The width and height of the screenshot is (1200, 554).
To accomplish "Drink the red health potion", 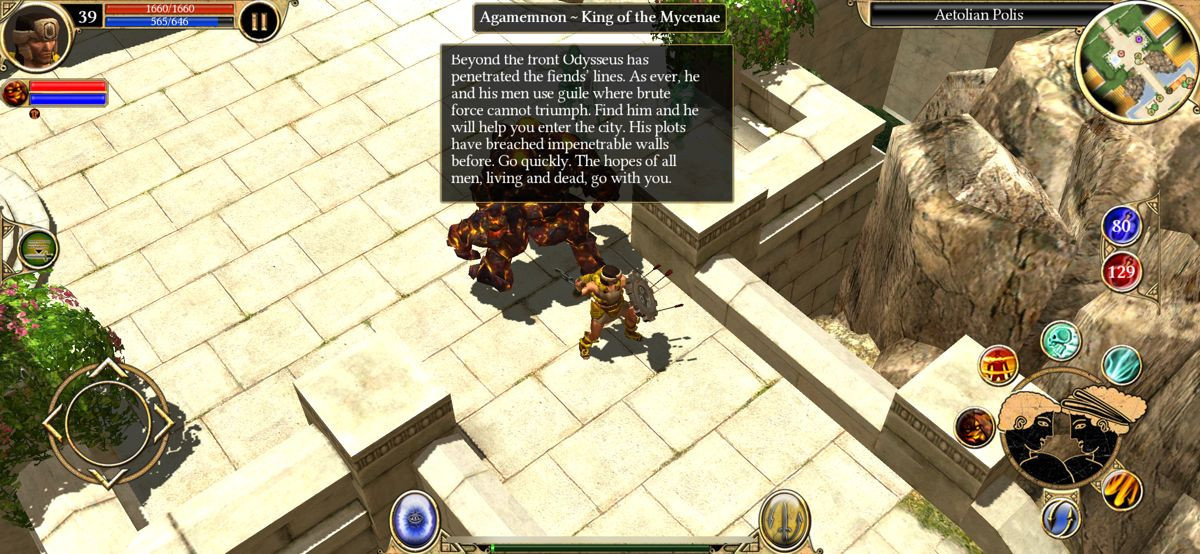I will point(1122,270).
